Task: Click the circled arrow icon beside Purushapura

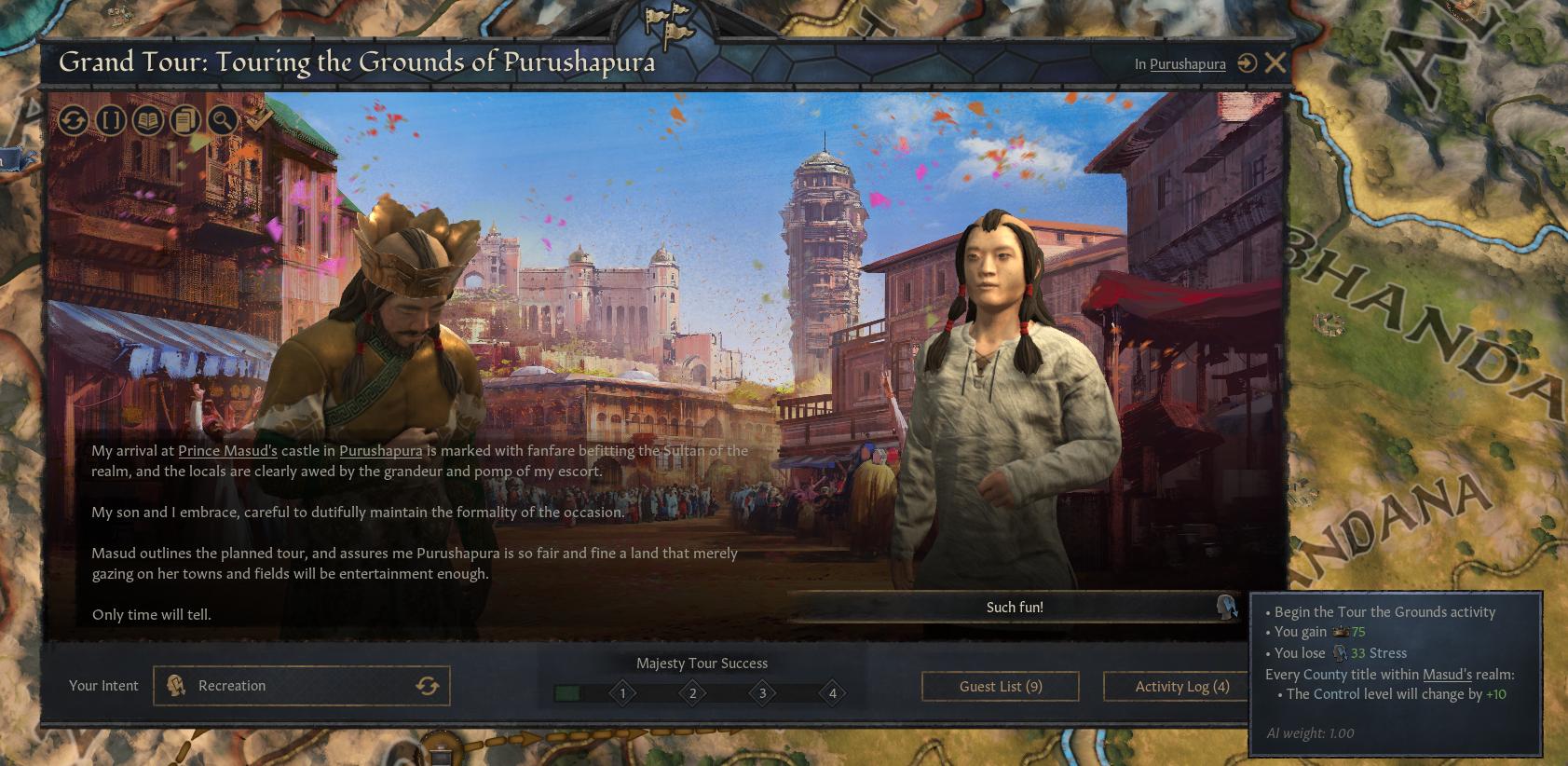Action: (x=1247, y=63)
